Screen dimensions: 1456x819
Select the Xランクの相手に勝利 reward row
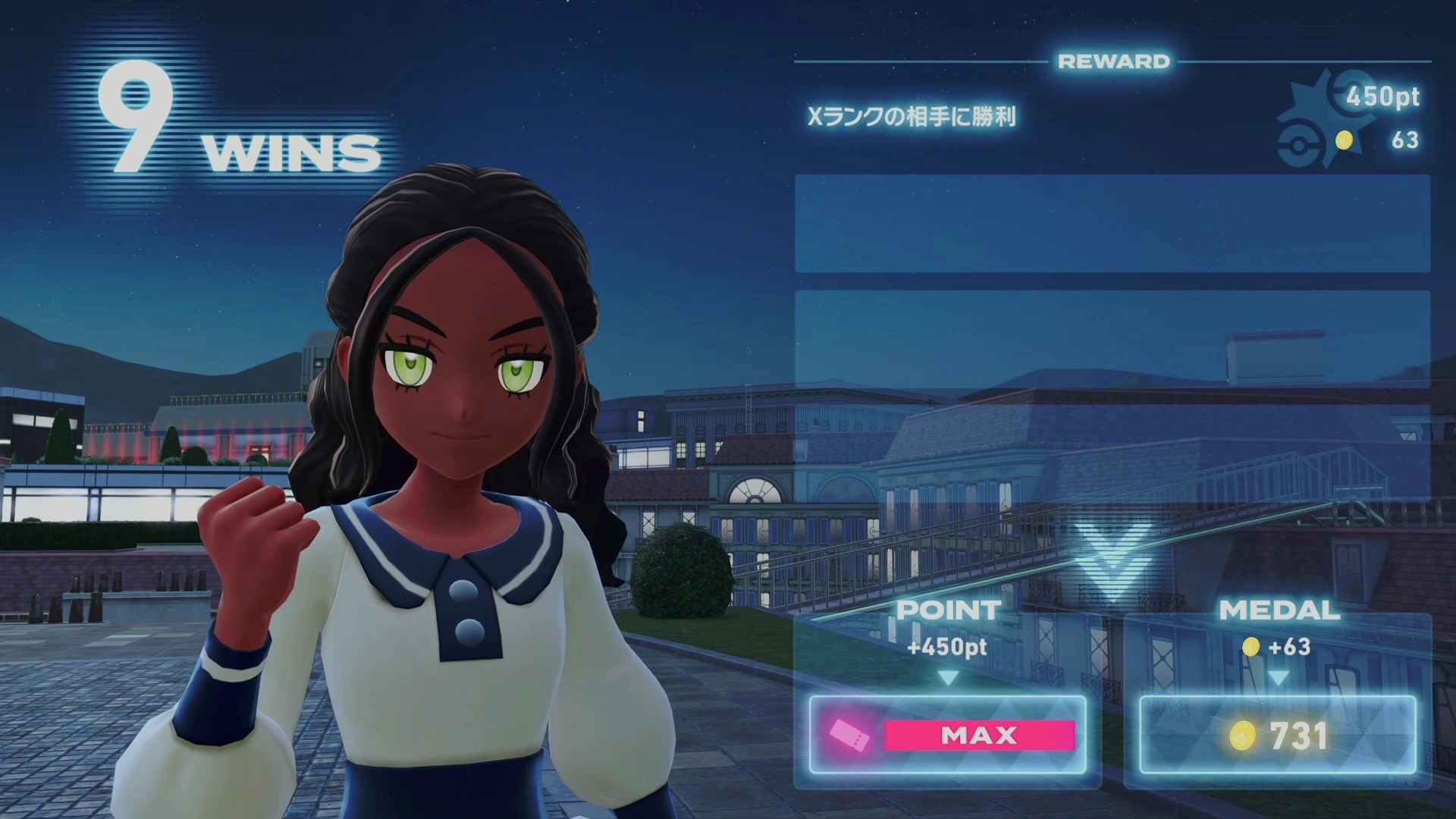coord(1112,118)
